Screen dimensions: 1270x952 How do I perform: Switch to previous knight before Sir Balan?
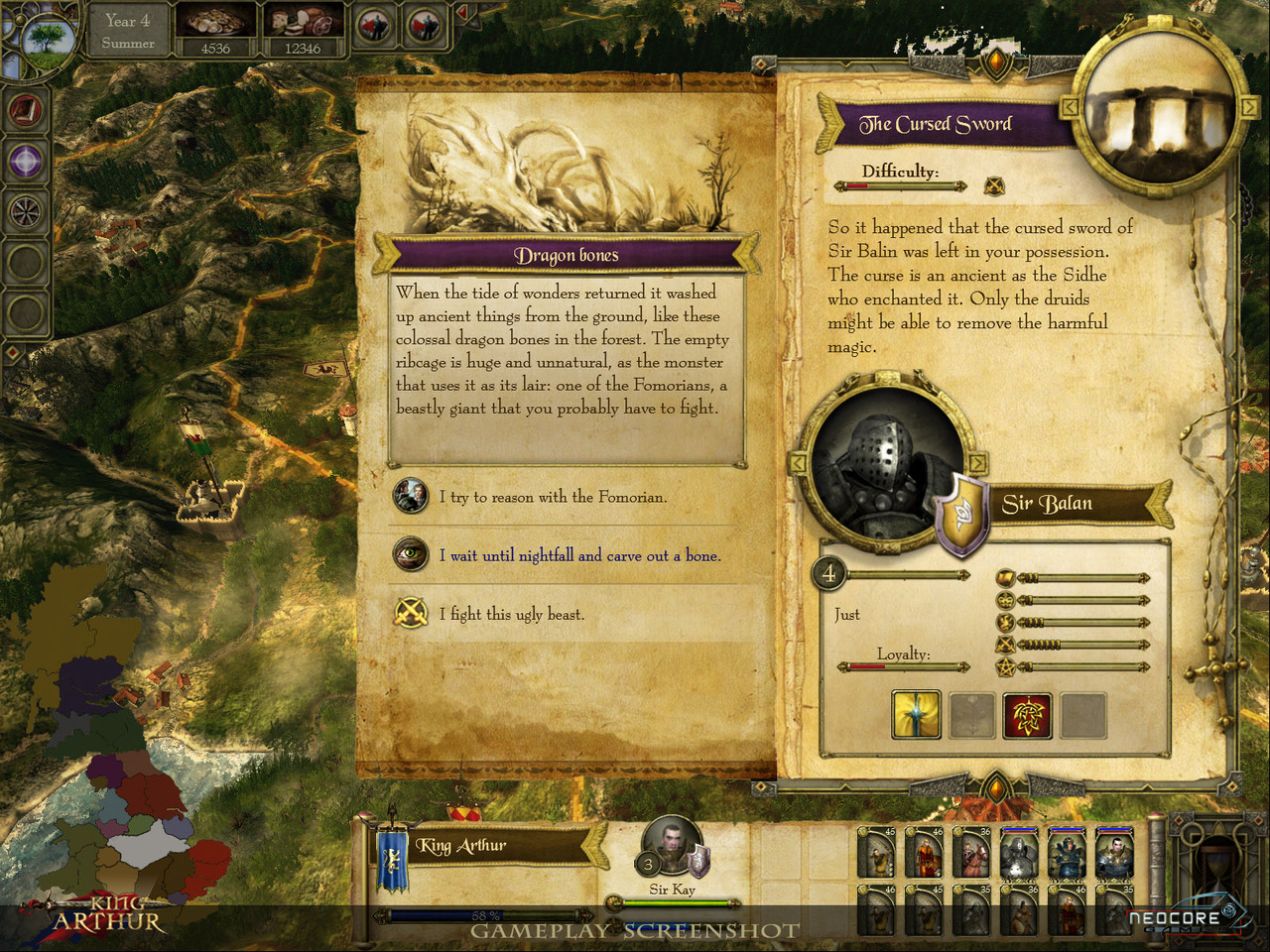coord(797,463)
